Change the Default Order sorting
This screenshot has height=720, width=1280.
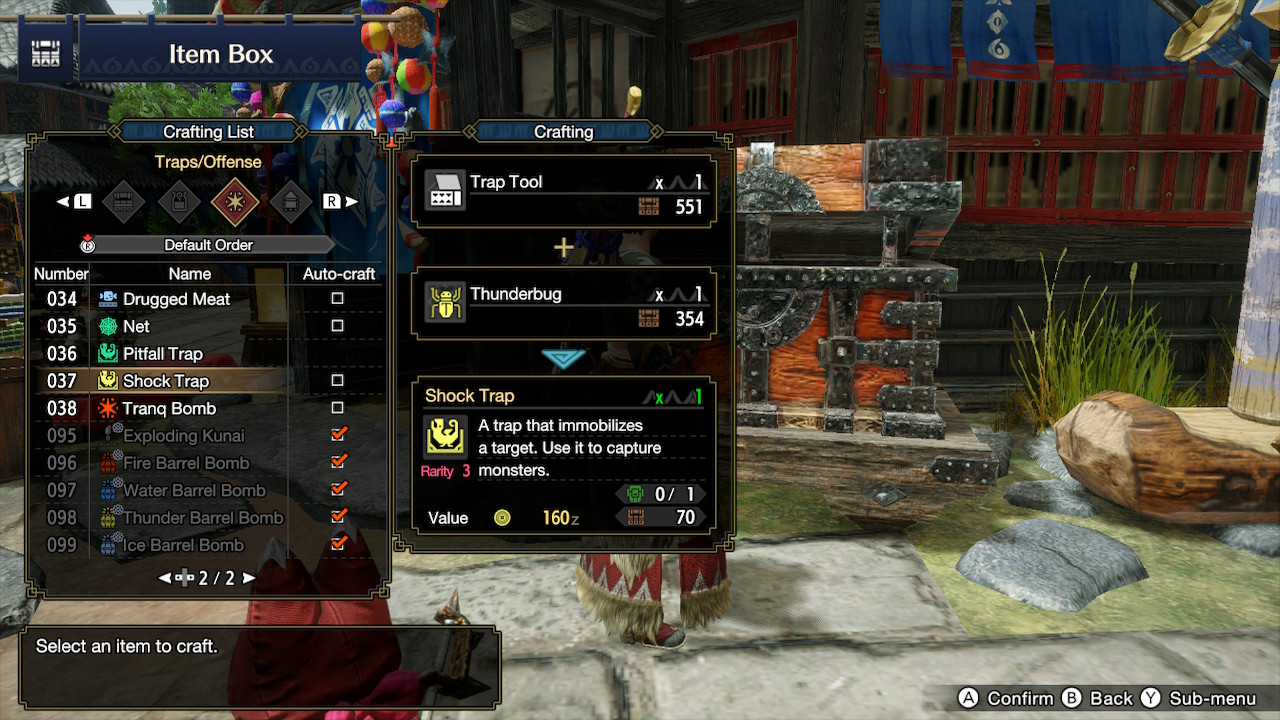coord(208,245)
